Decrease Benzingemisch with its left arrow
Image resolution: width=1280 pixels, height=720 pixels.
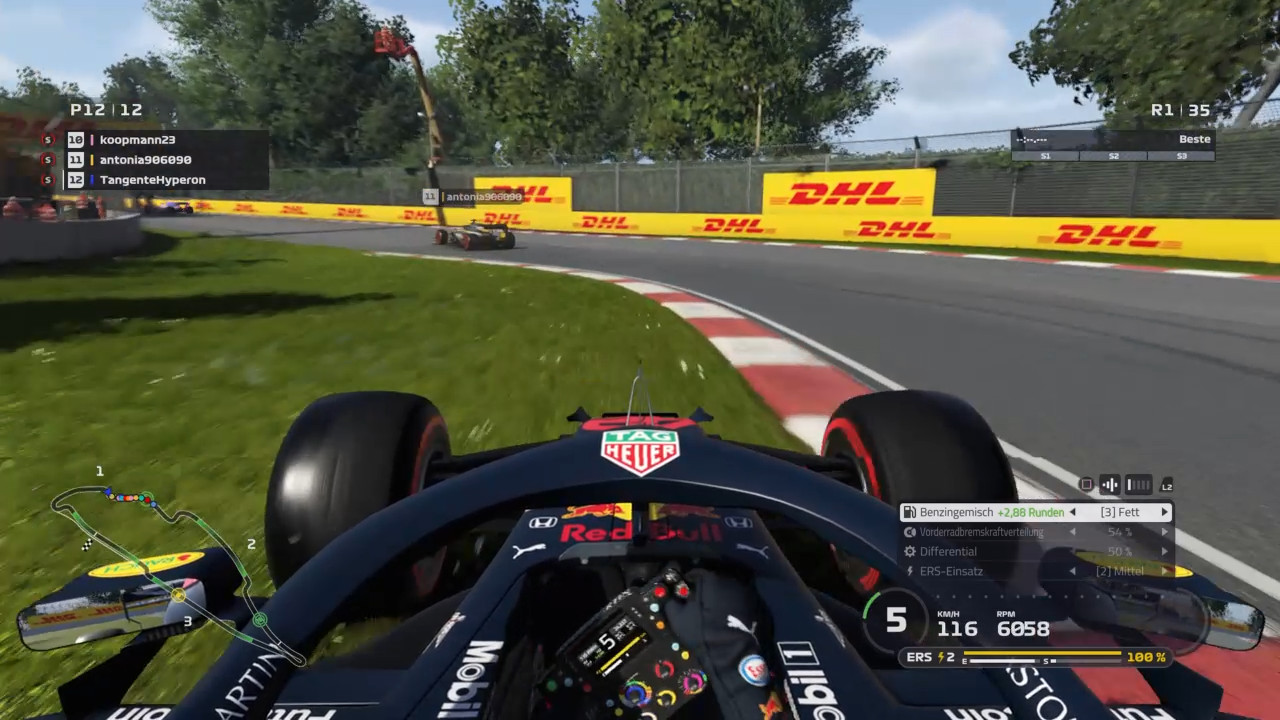point(1072,512)
